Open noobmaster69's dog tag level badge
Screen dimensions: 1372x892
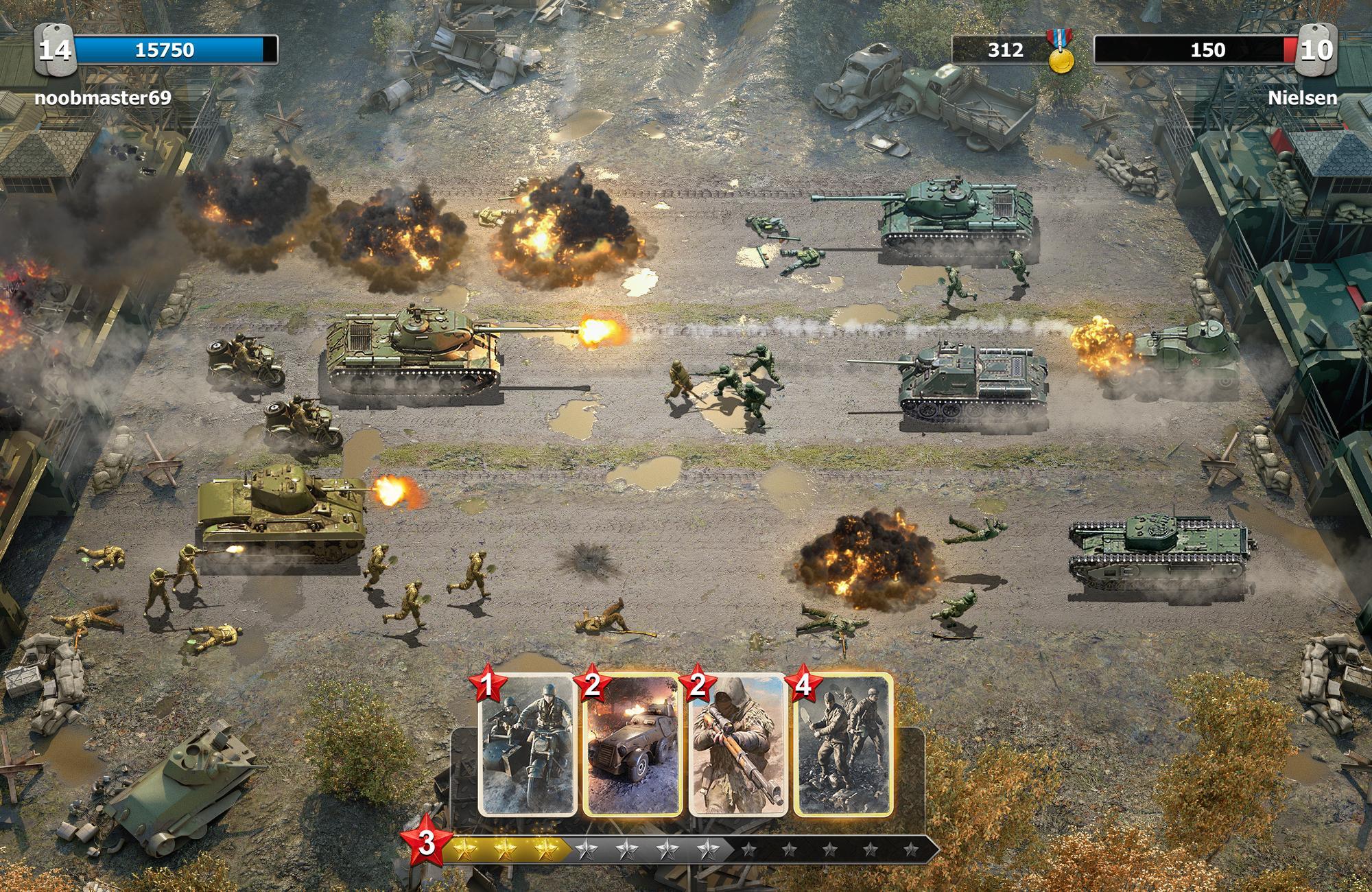click(x=56, y=50)
